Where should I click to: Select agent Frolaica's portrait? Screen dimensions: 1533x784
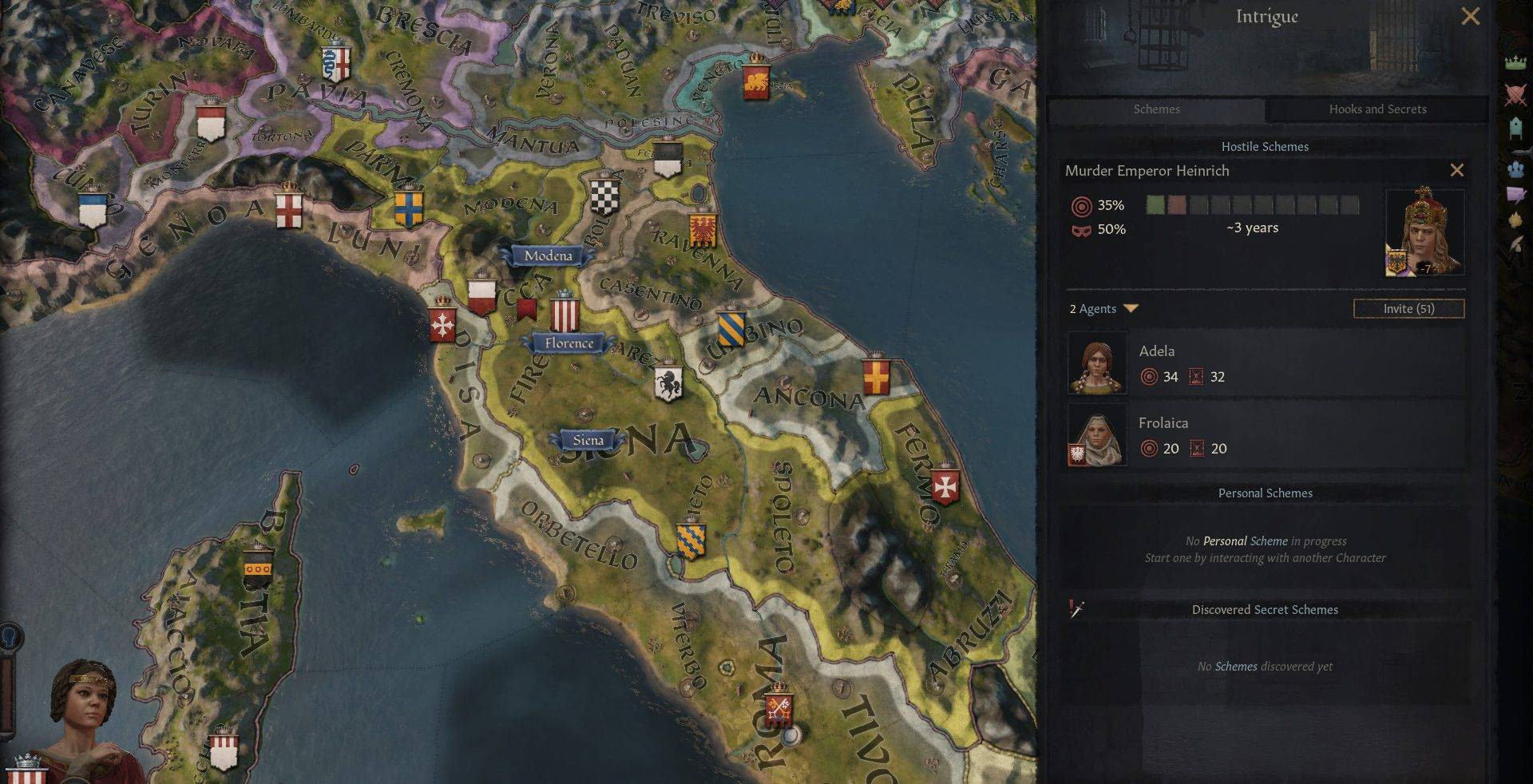[x=1097, y=436]
